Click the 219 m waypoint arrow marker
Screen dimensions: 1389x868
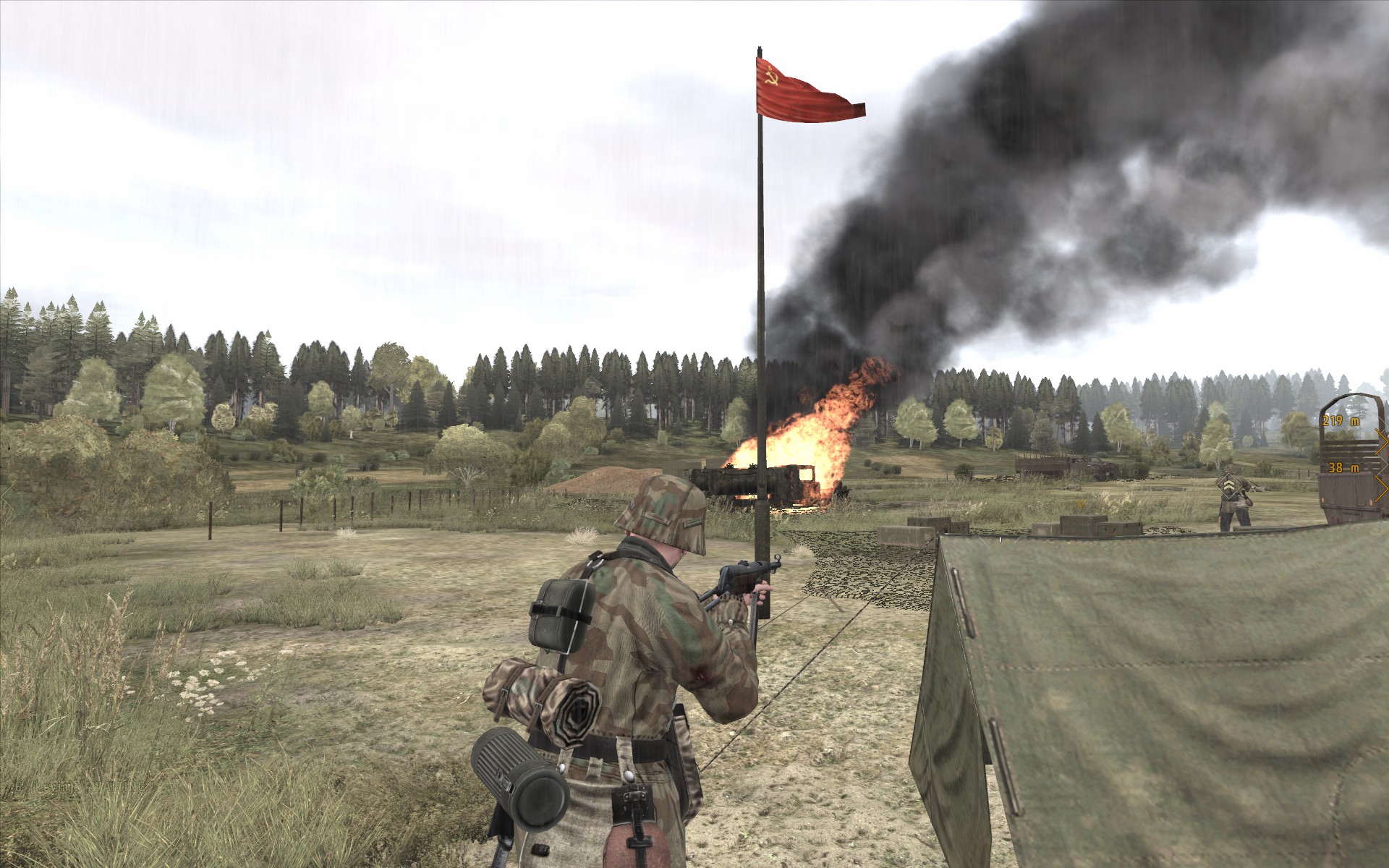tap(1382, 441)
